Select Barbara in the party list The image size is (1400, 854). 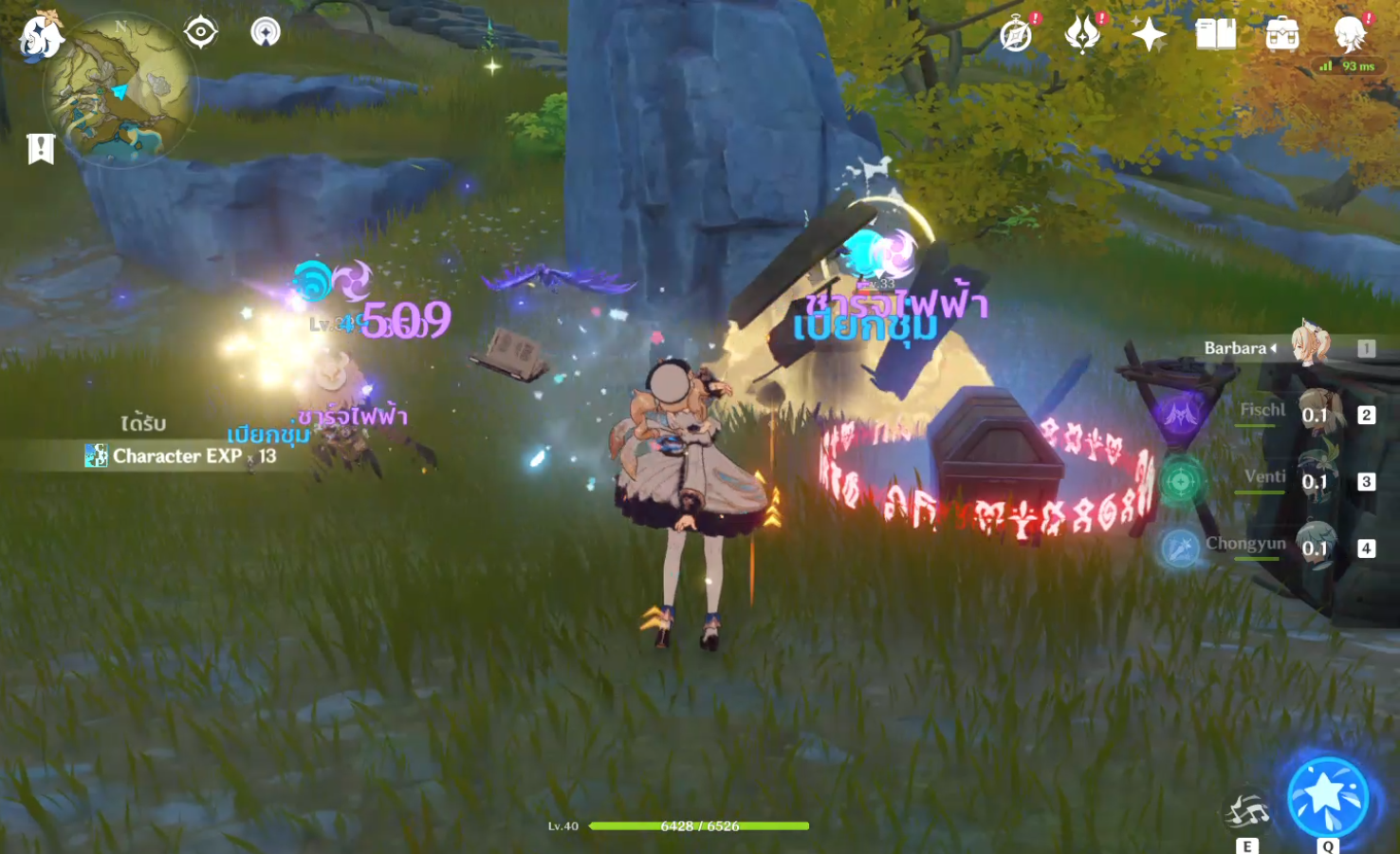[1309, 347]
